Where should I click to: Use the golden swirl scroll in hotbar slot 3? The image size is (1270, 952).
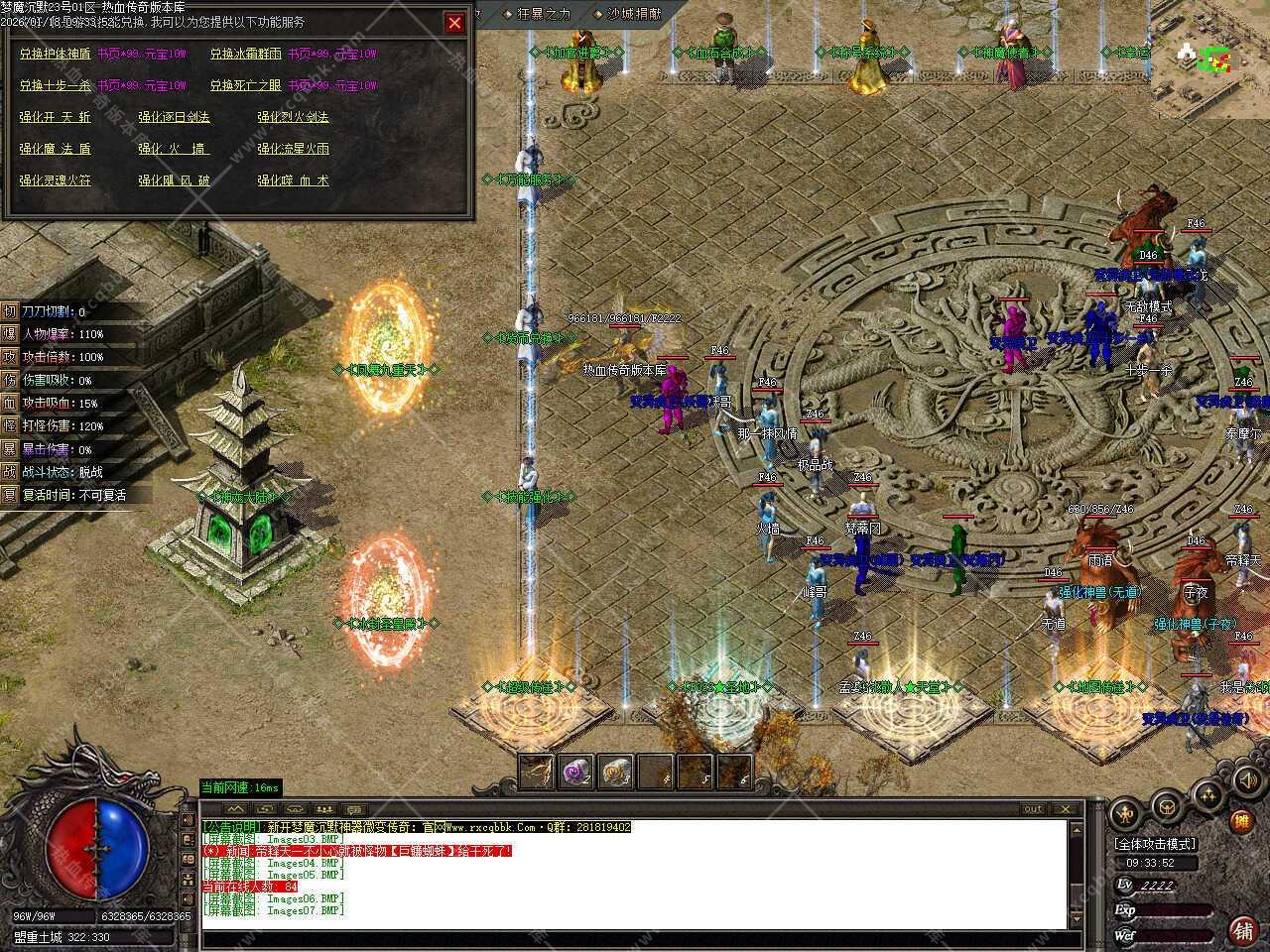pyautogui.click(x=615, y=771)
